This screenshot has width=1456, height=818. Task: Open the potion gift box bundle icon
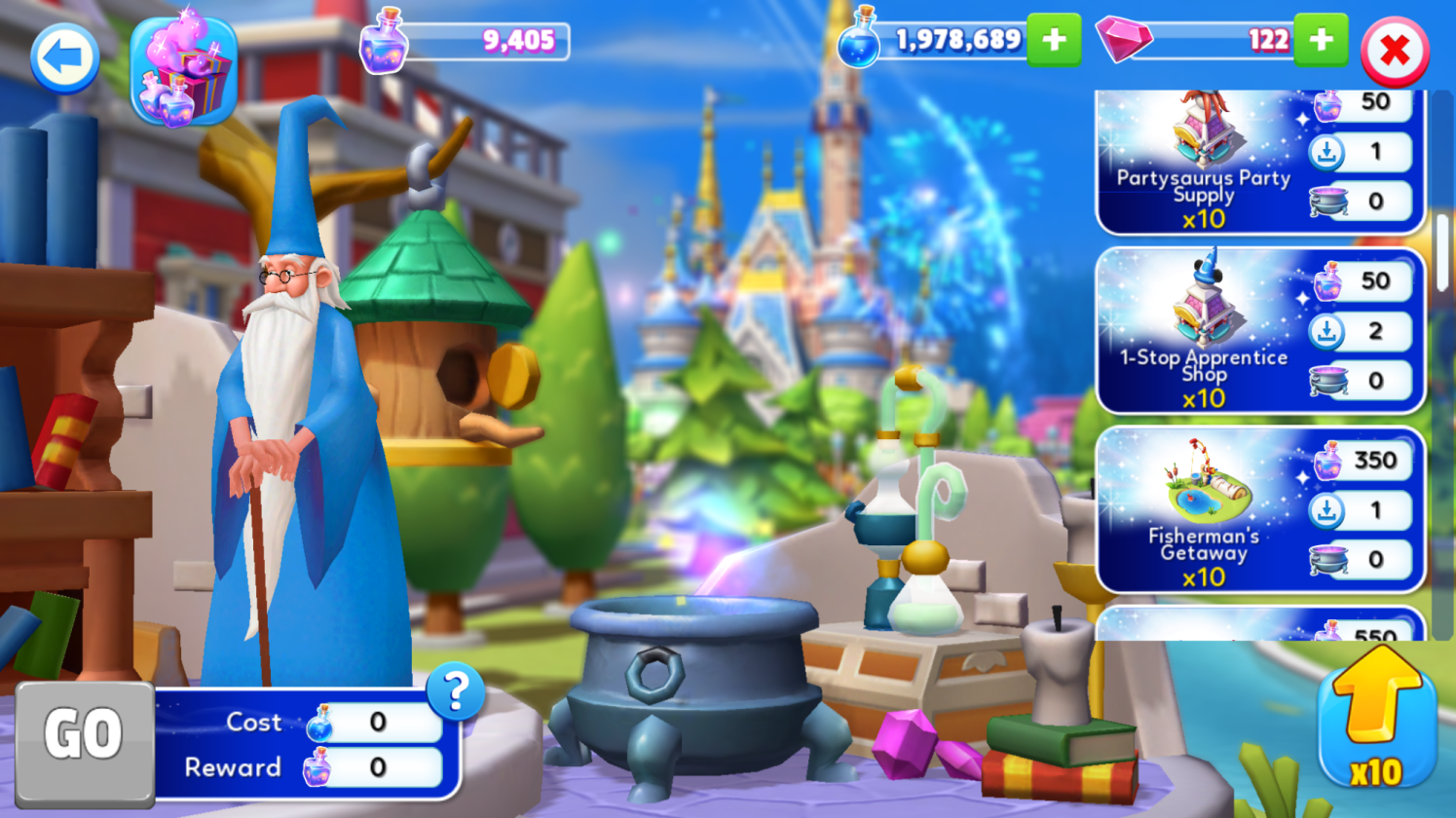tap(184, 71)
